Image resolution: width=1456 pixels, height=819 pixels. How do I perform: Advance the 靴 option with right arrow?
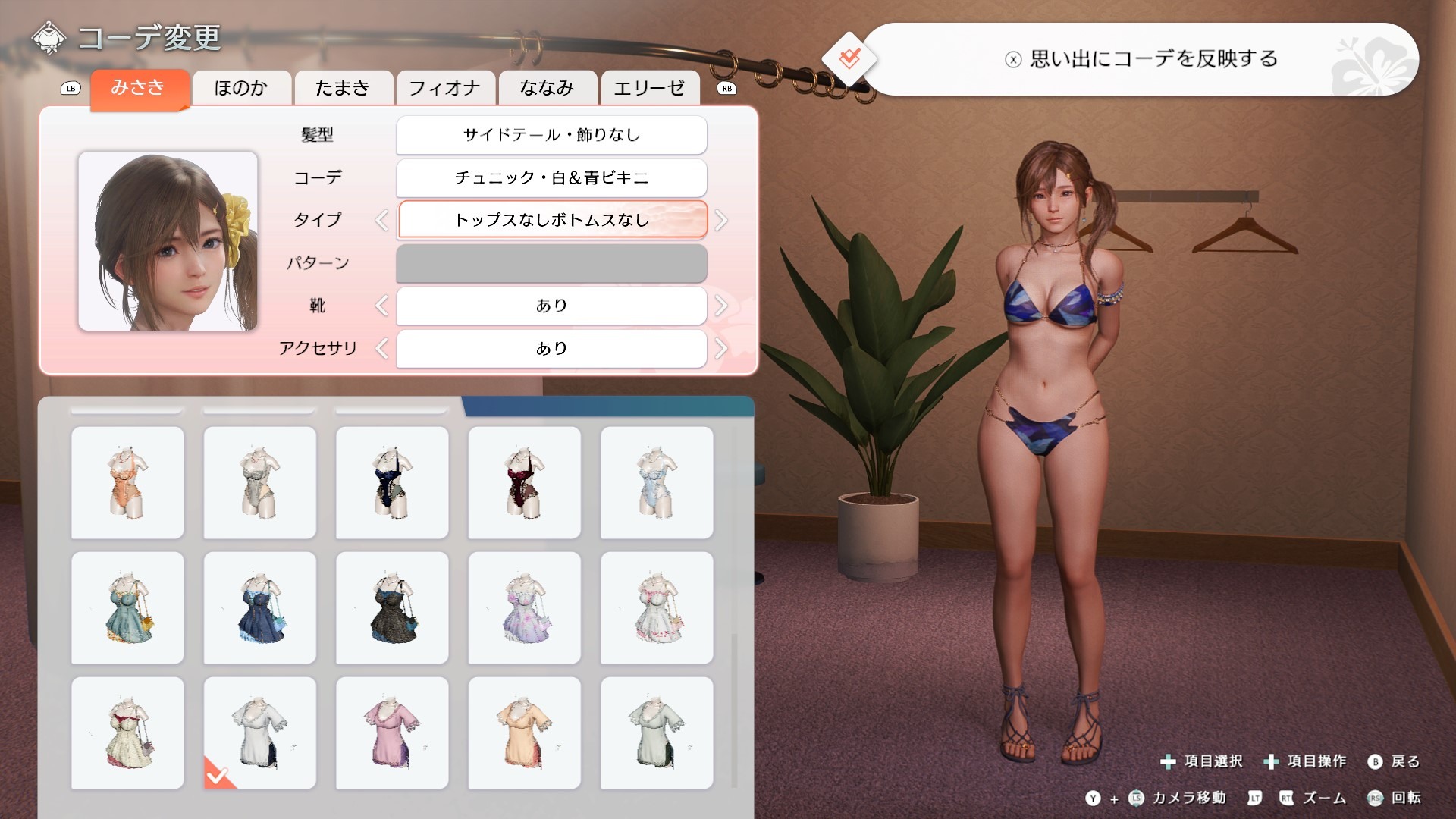(720, 306)
